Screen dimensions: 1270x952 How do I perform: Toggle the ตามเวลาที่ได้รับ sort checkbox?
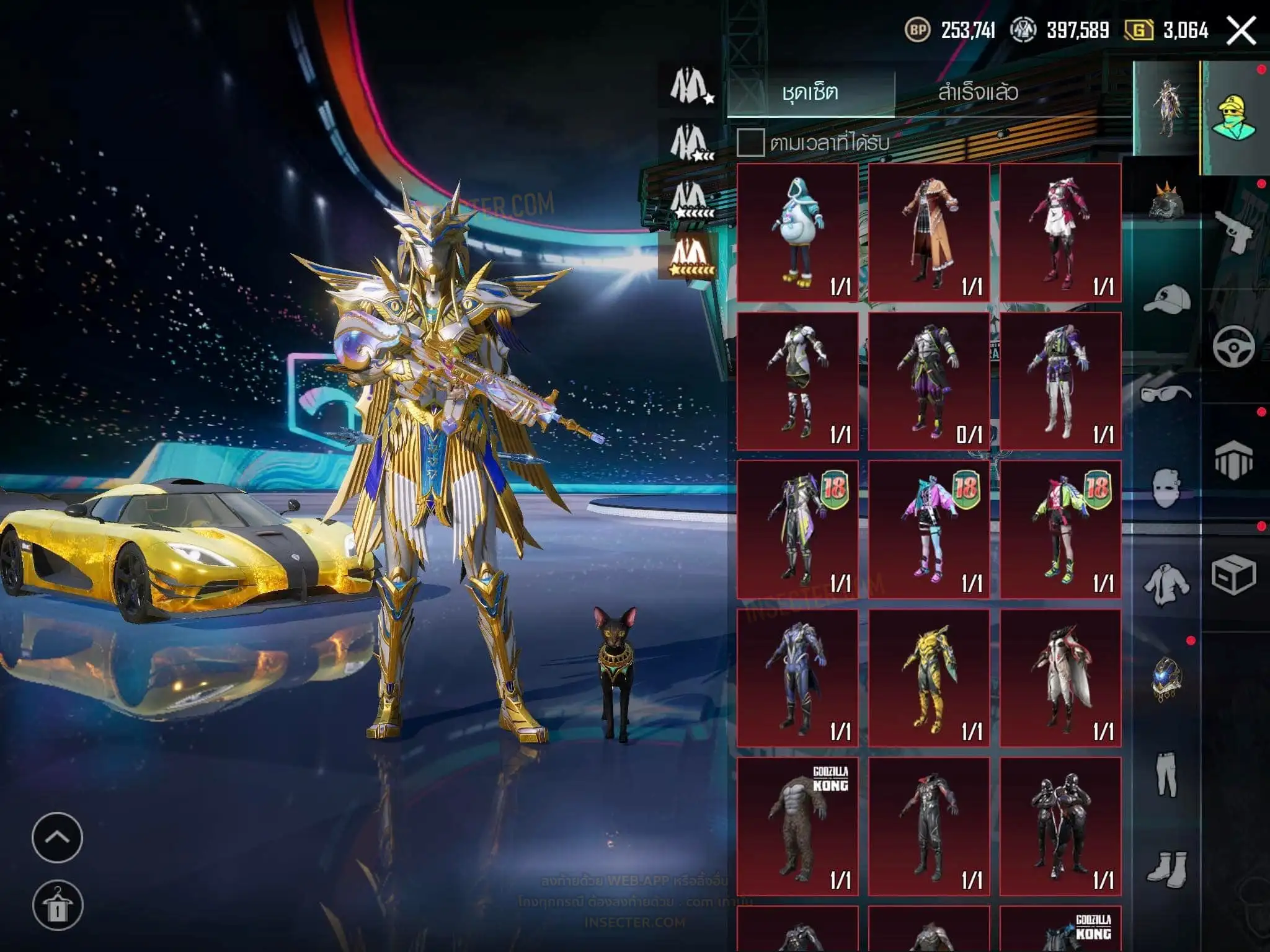tap(750, 143)
